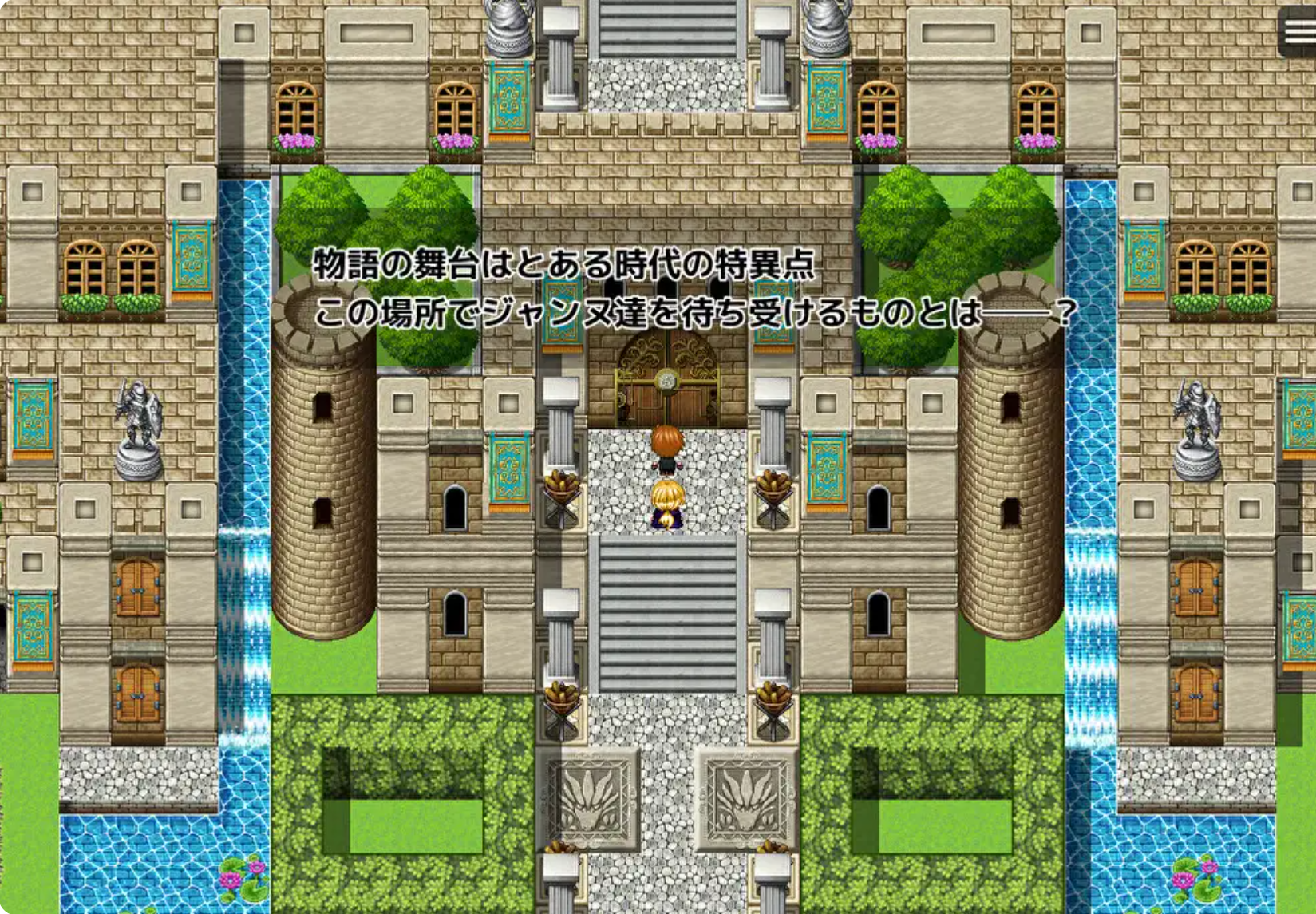This screenshot has width=1316, height=914.
Task: Open the hamburger menu in the top-right corner
Action: [x=1297, y=29]
